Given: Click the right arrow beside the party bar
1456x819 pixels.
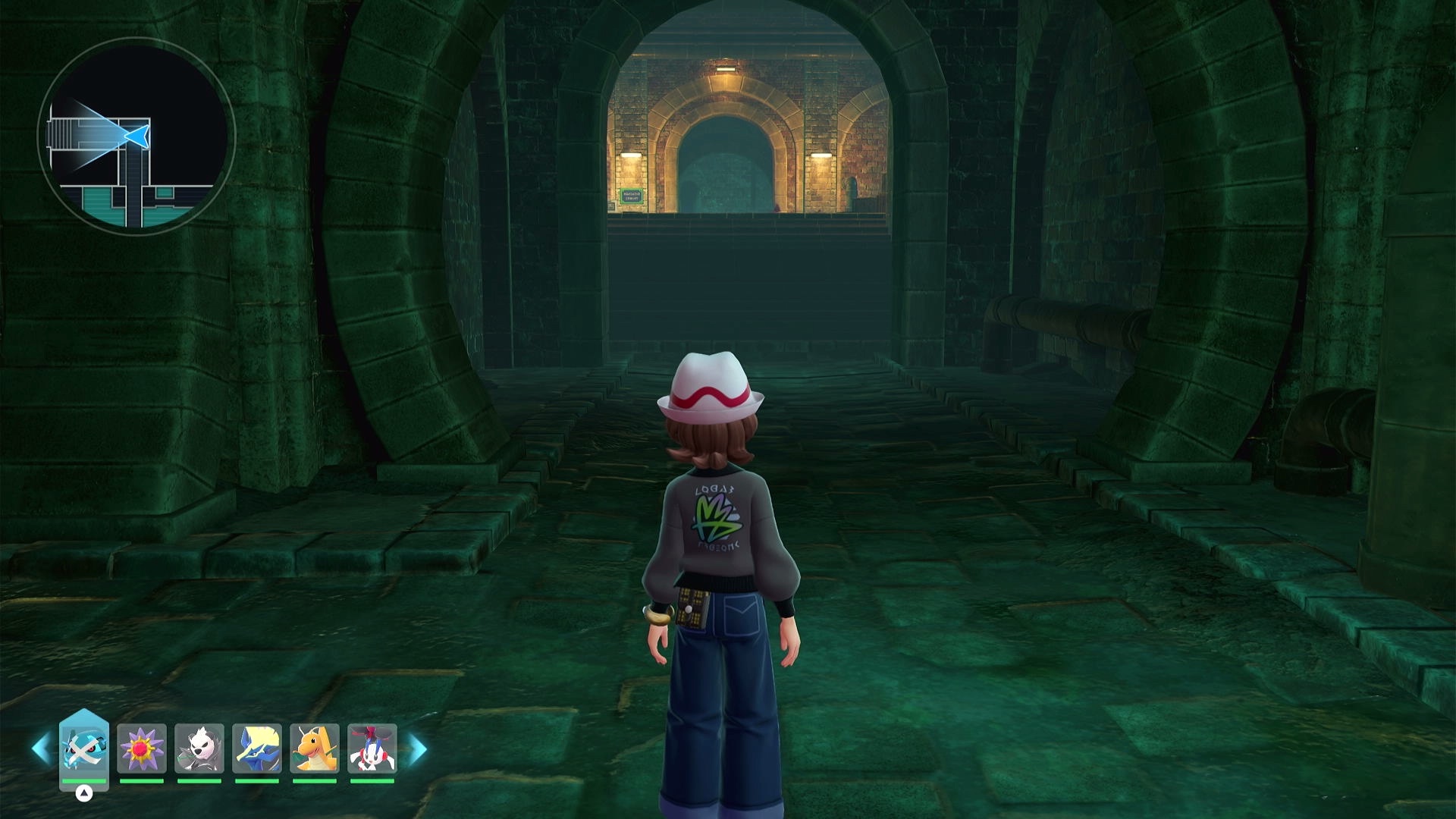Looking at the screenshot, I should tap(419, 749).
